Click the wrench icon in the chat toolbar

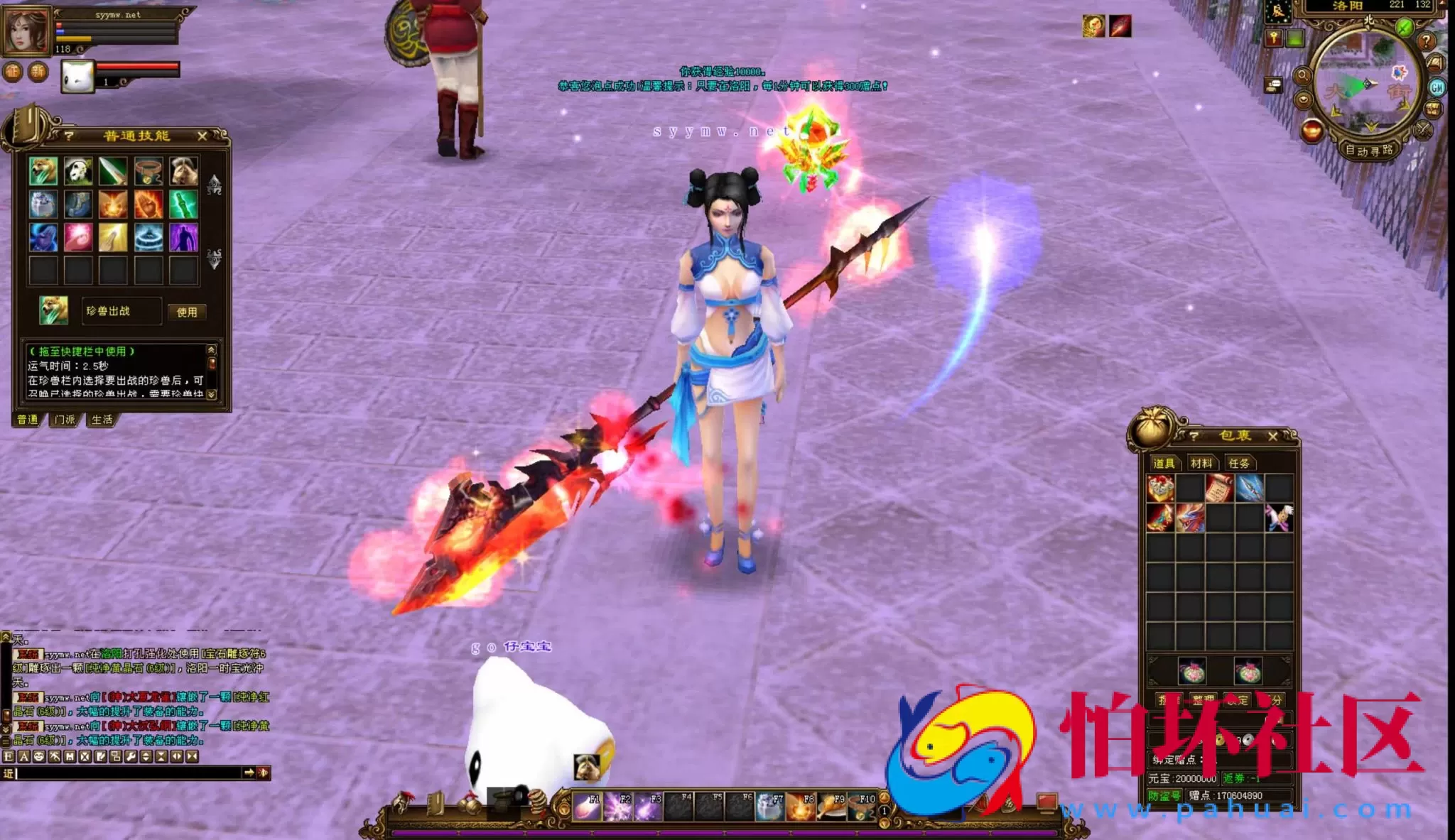pyautogui.click(x=131, y=757)
